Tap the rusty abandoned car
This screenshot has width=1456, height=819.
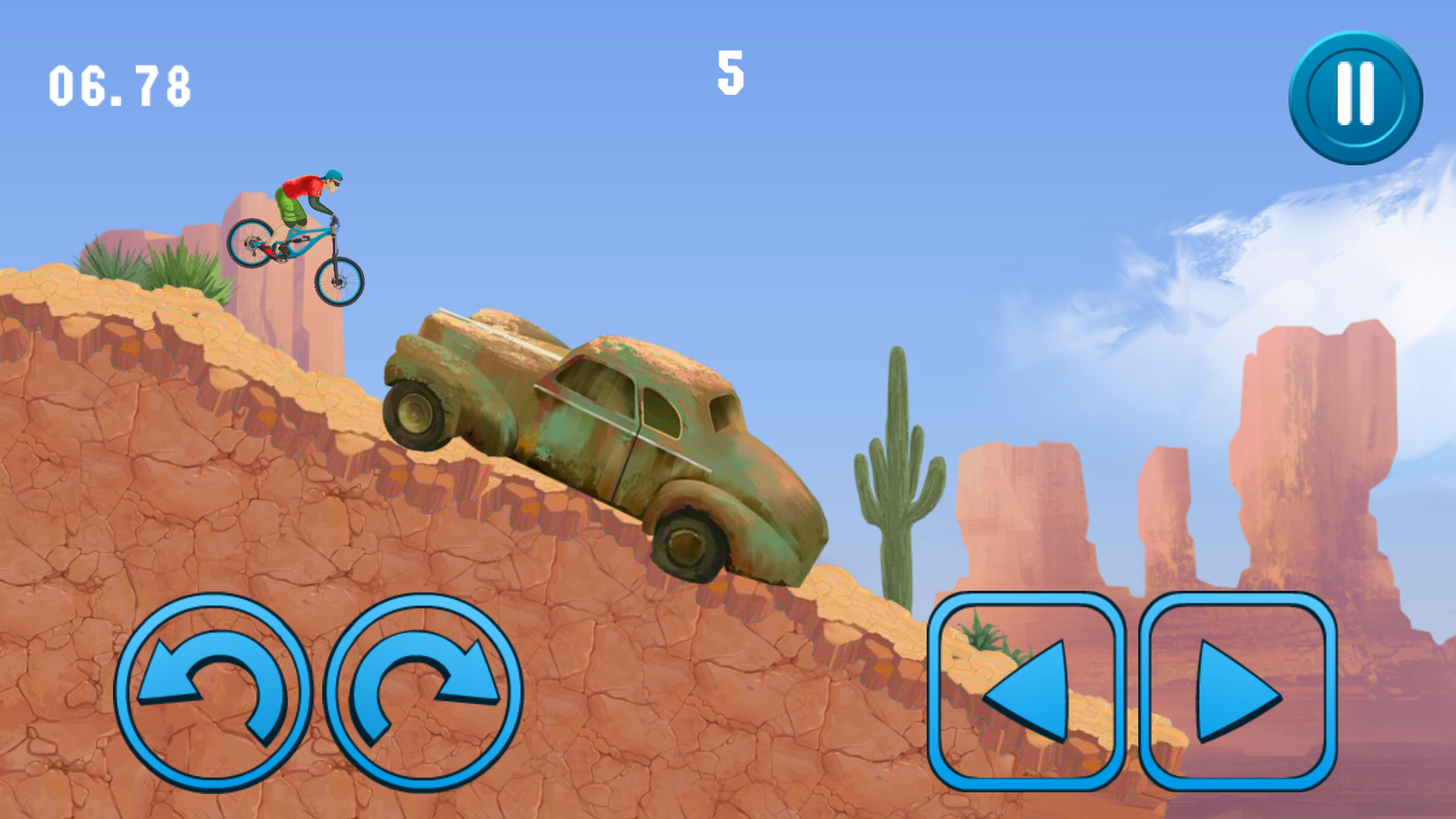pyautogui.click(x=599, y=432)
